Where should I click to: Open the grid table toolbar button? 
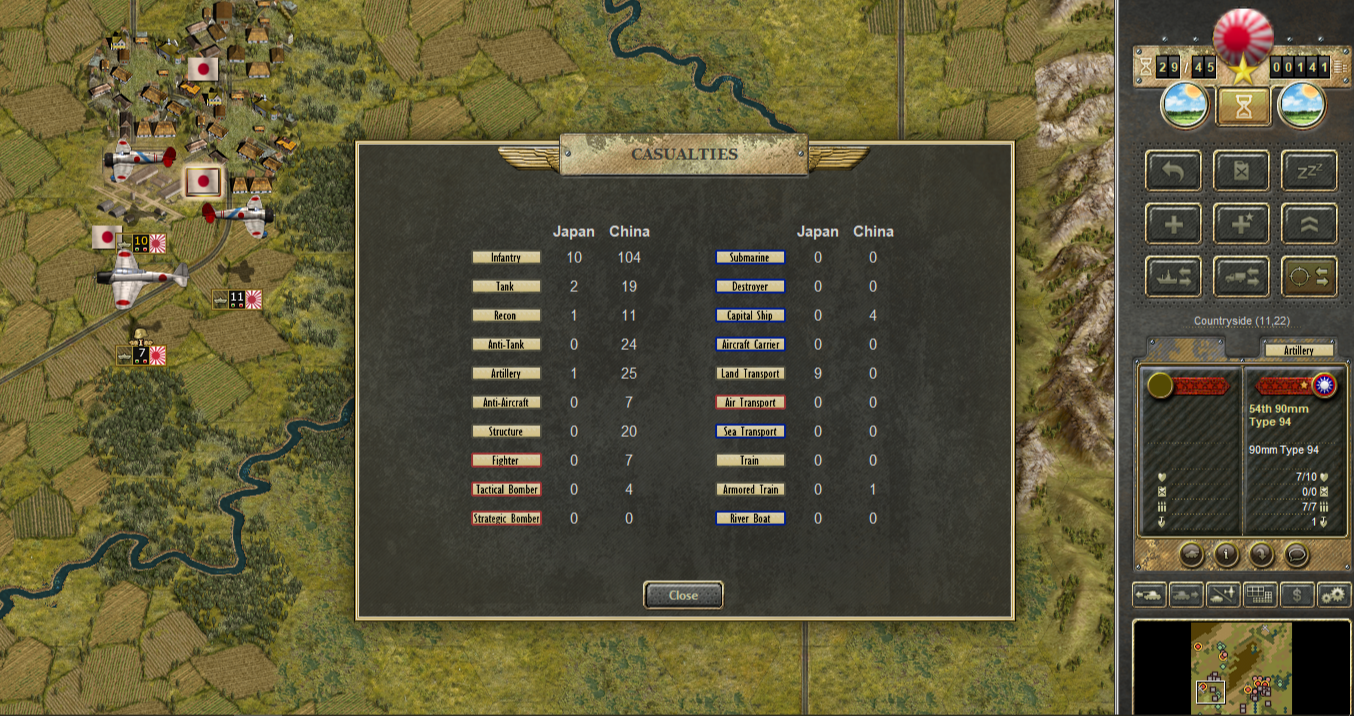(1260, 594)
